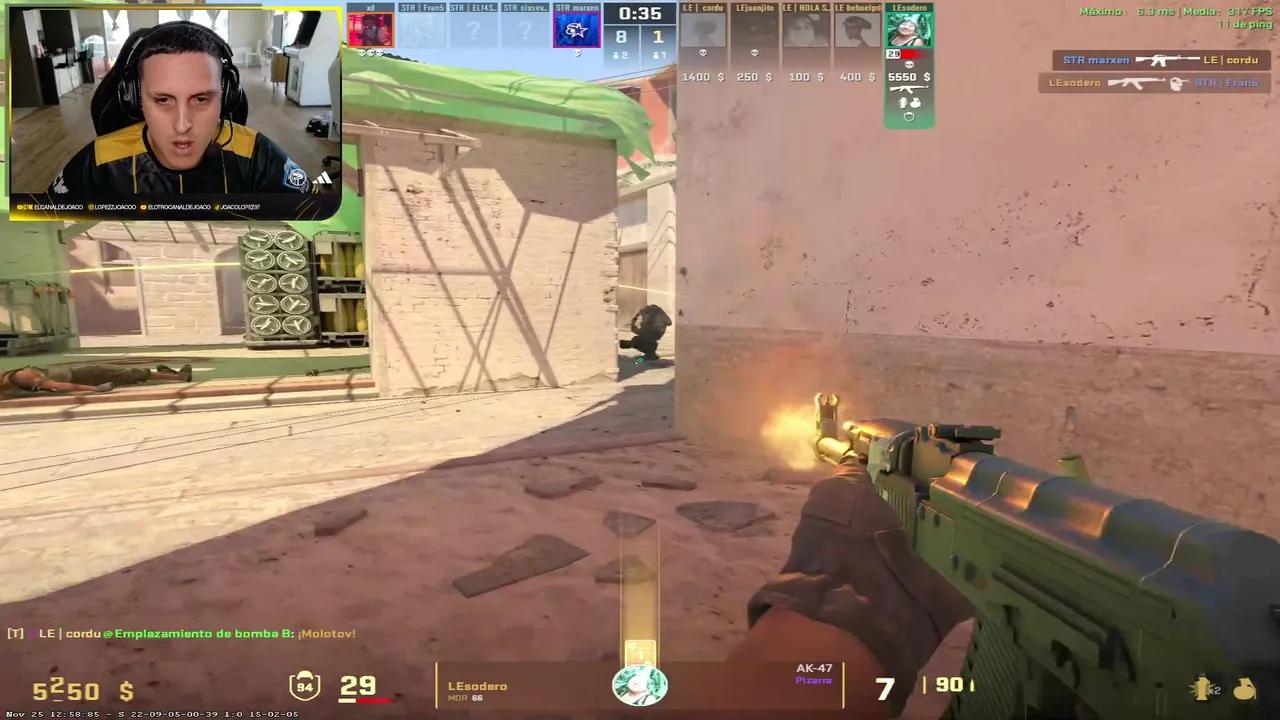Click the streamer webcam overlay
Image resolution: width=1280 pixels, height=720 pixels.
pos(175,110)
